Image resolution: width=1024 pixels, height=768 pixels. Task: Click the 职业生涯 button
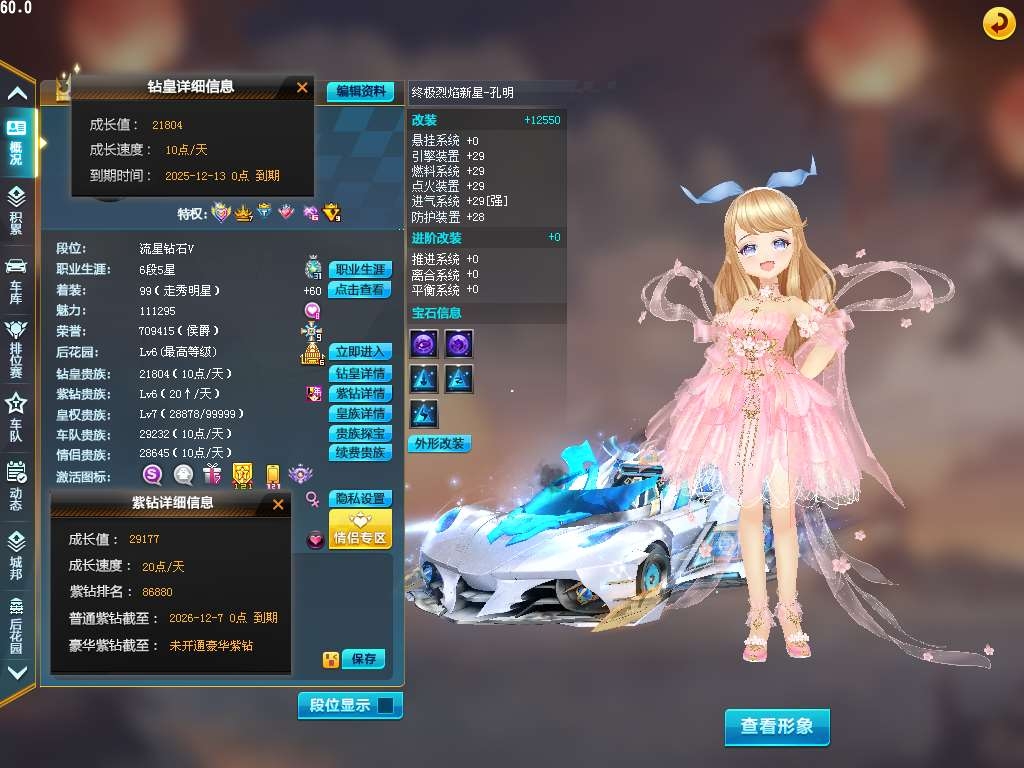360,270
